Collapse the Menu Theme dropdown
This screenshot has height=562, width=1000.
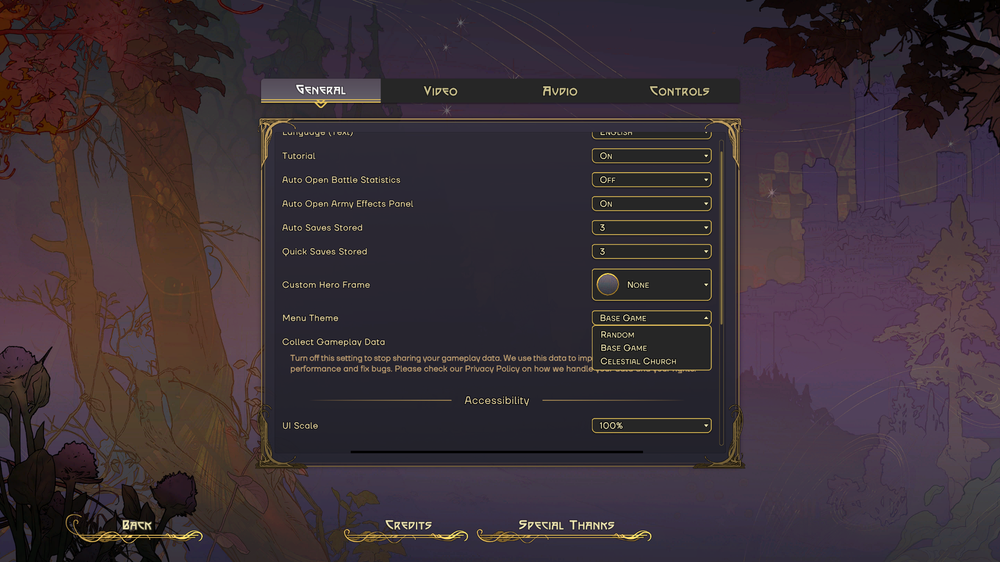pos(651,318)
